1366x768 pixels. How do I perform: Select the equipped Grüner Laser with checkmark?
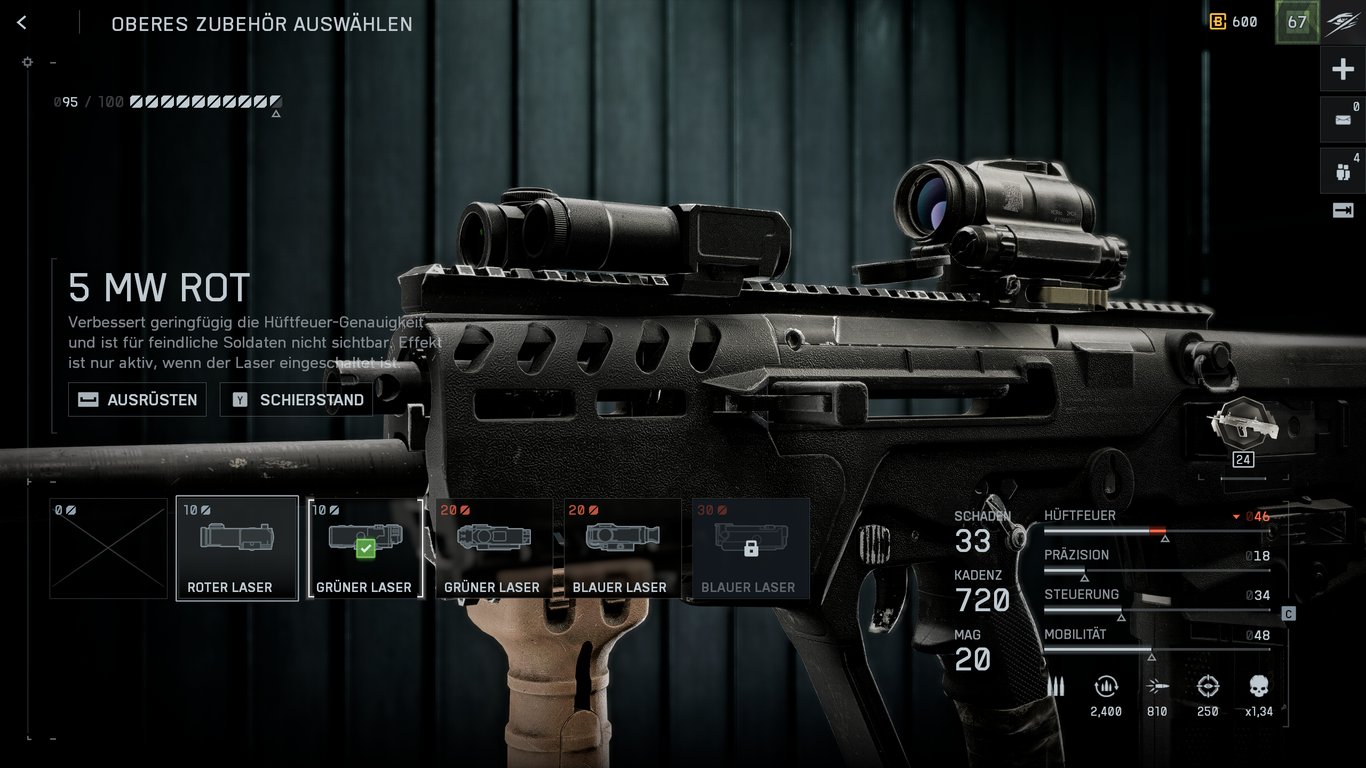click(365, 548)
